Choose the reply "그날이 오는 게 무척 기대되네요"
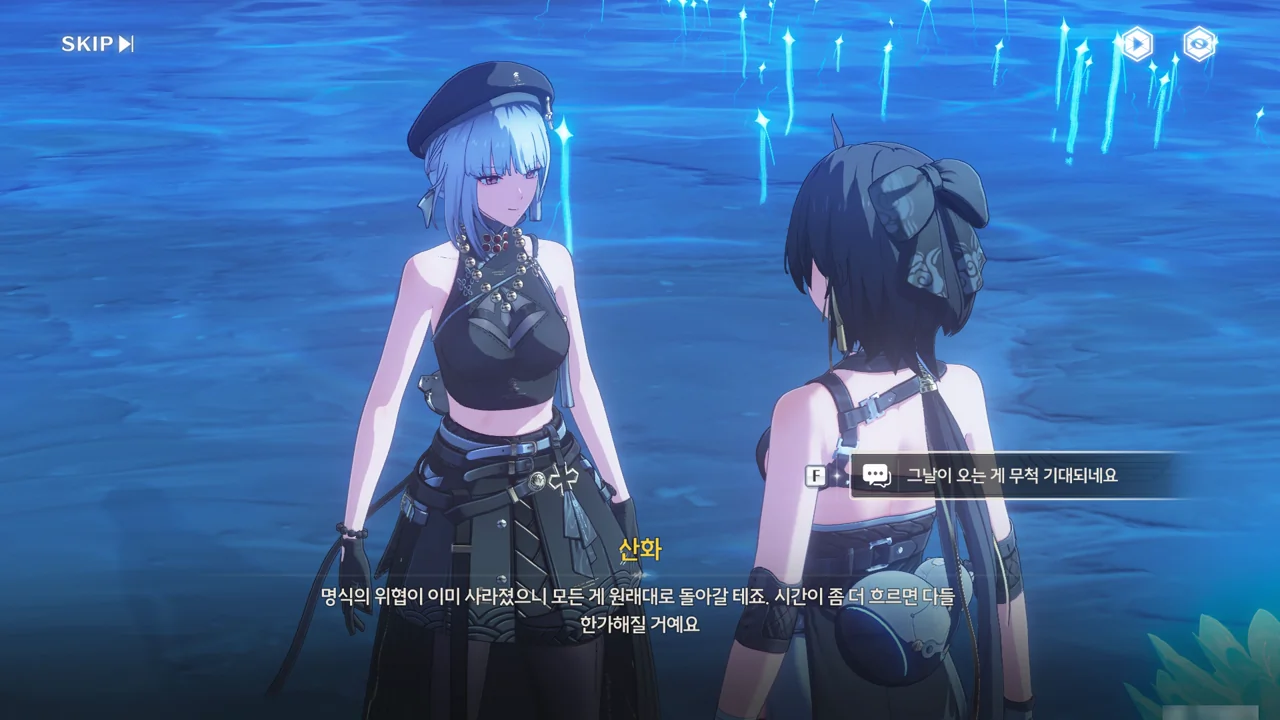This screenshot has width=1280, height=720. (x=1010, y=476)
